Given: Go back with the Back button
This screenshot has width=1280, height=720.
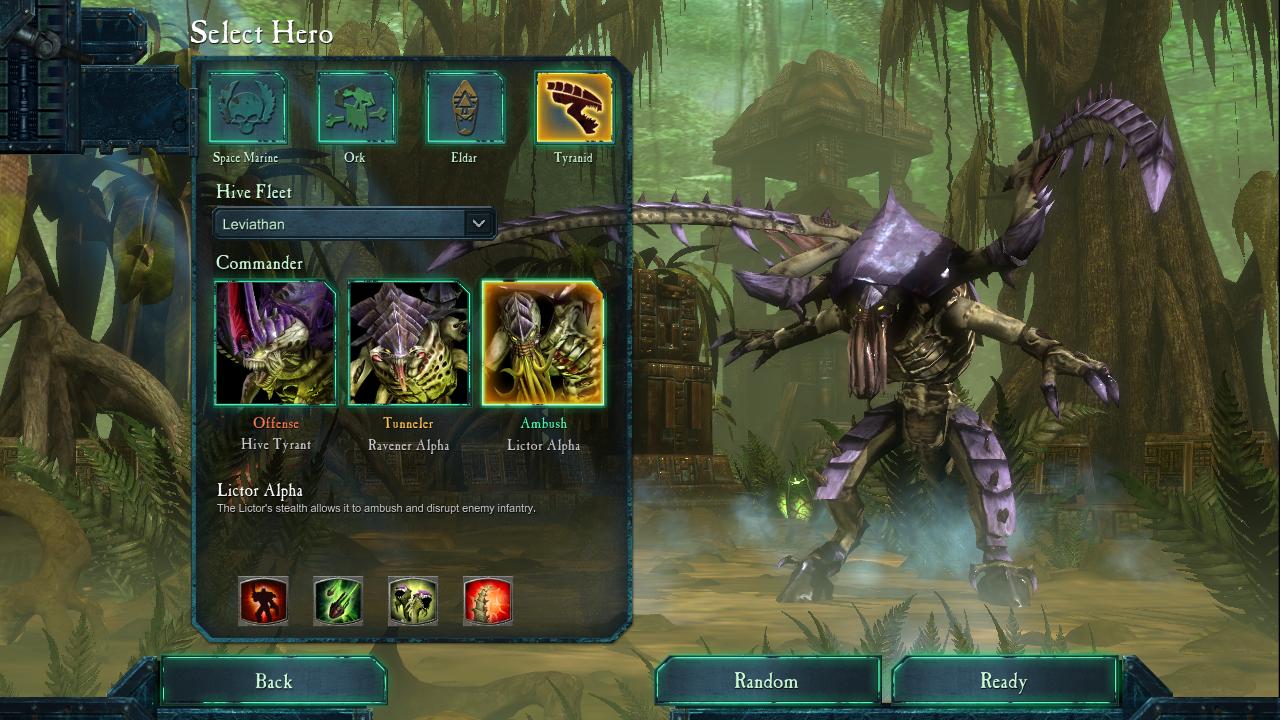Looking at the screenshot, I should pos(273,682).
